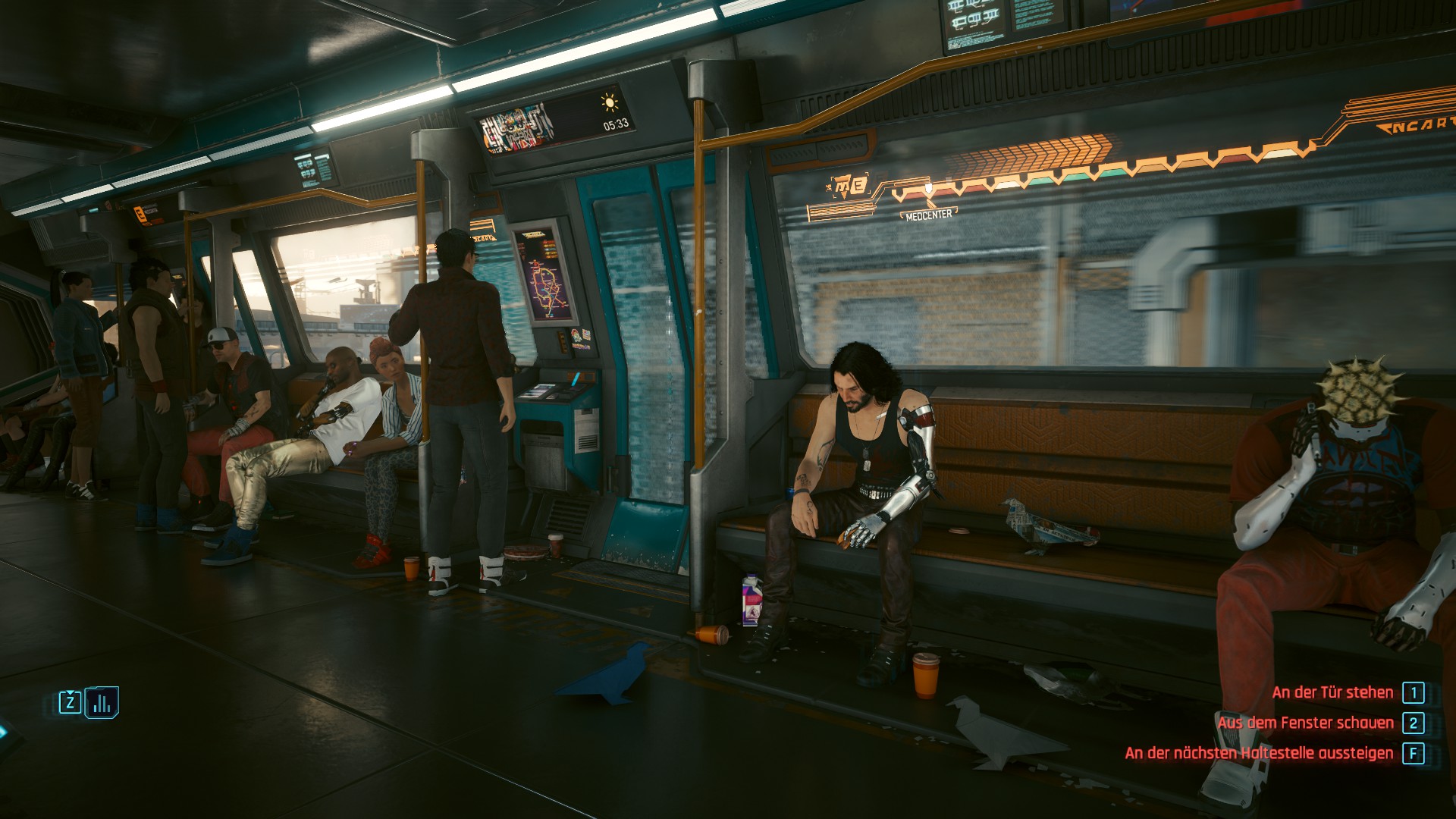Open the radio equalizer bars icon

102,702
